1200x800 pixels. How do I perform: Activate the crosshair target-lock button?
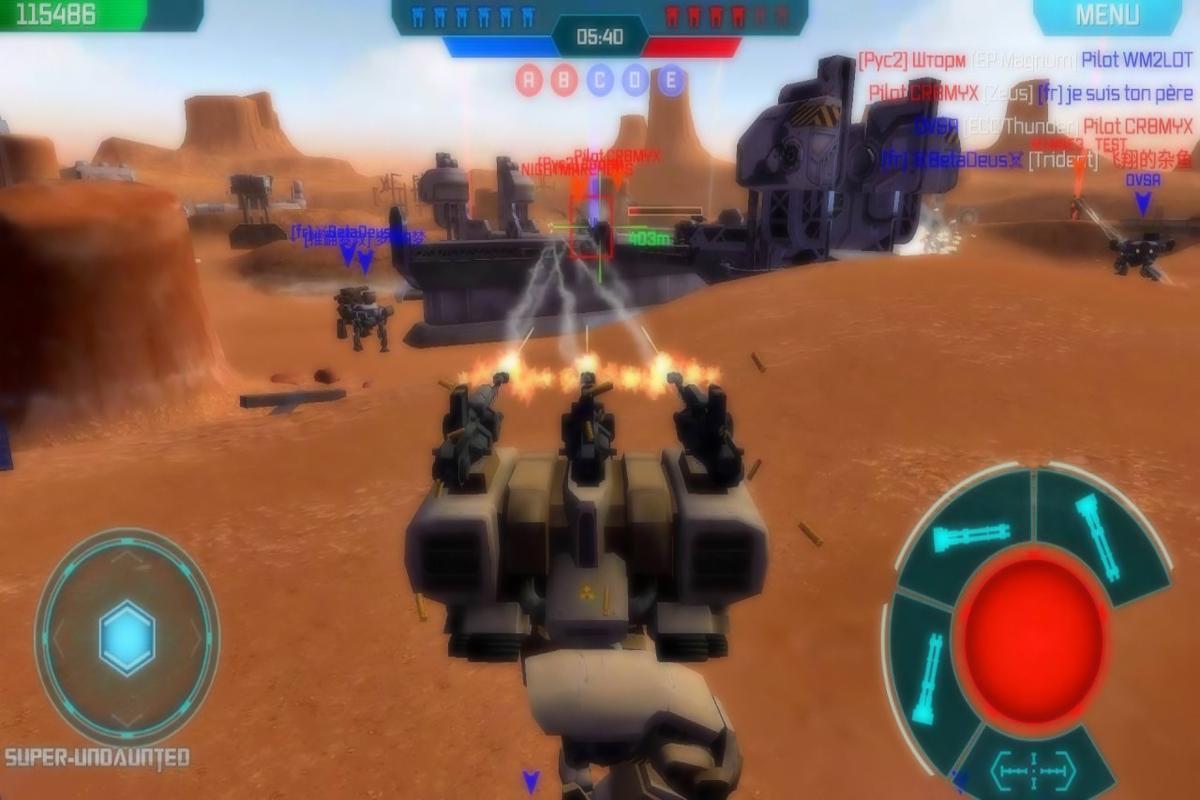(x=1031, y=769)
